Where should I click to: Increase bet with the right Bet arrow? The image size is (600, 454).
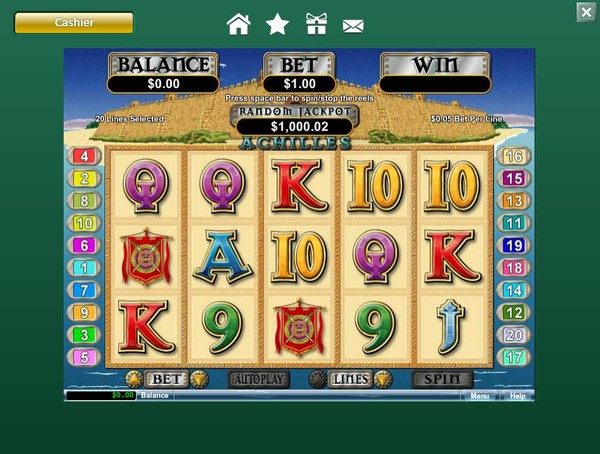click(x=199, y=380)
